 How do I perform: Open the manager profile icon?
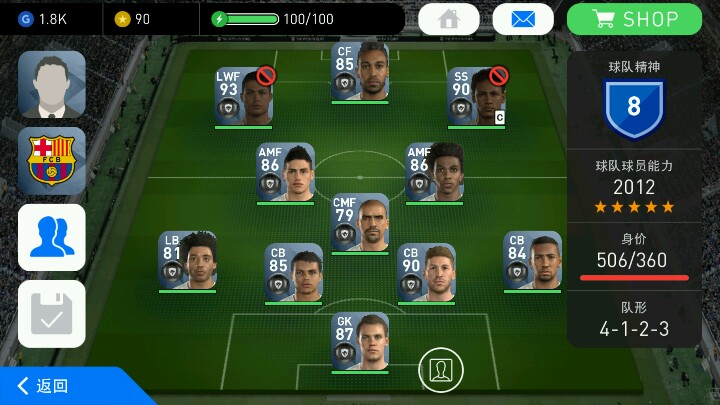51,84
